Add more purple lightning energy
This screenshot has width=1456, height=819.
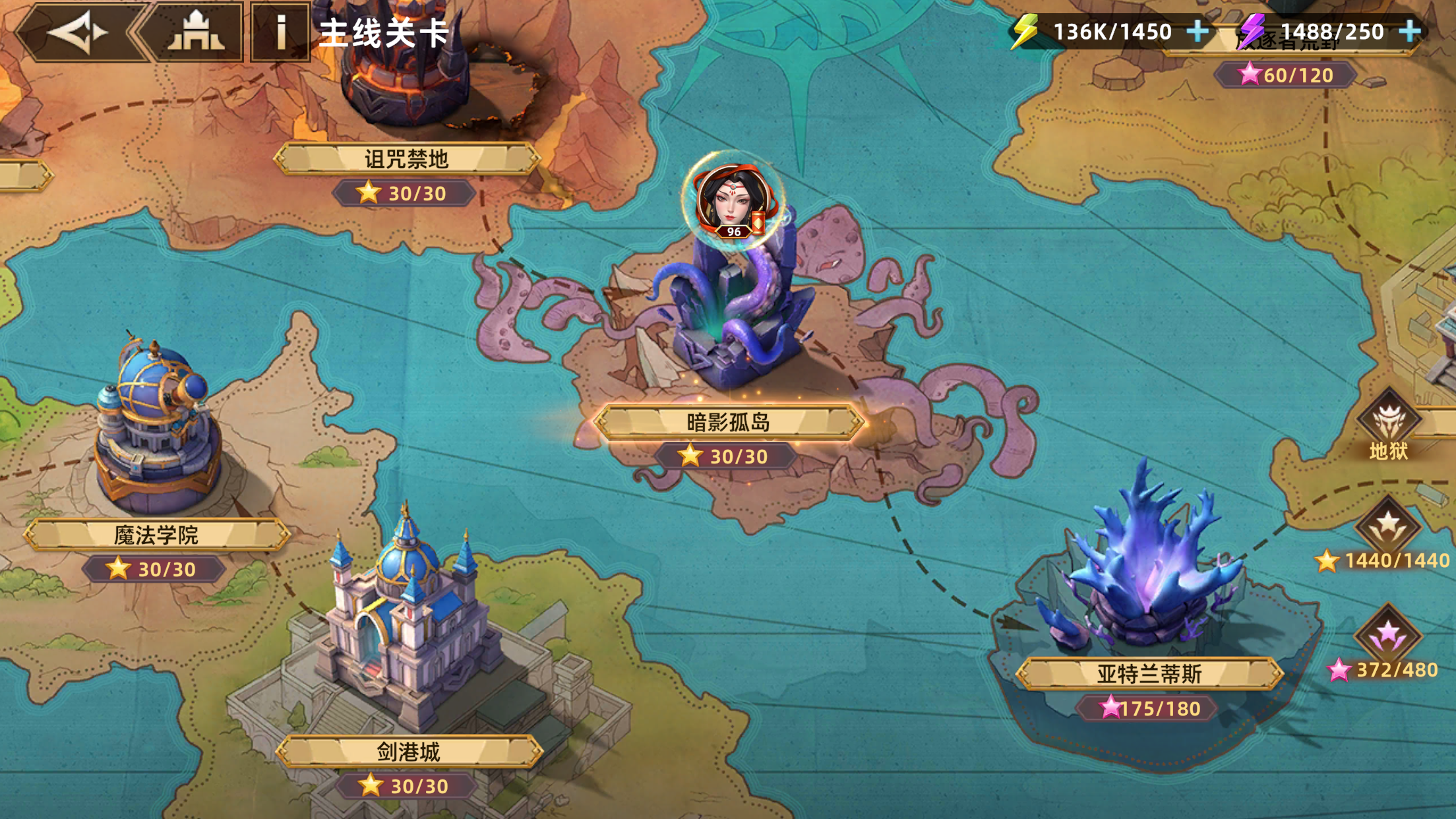1410,31
